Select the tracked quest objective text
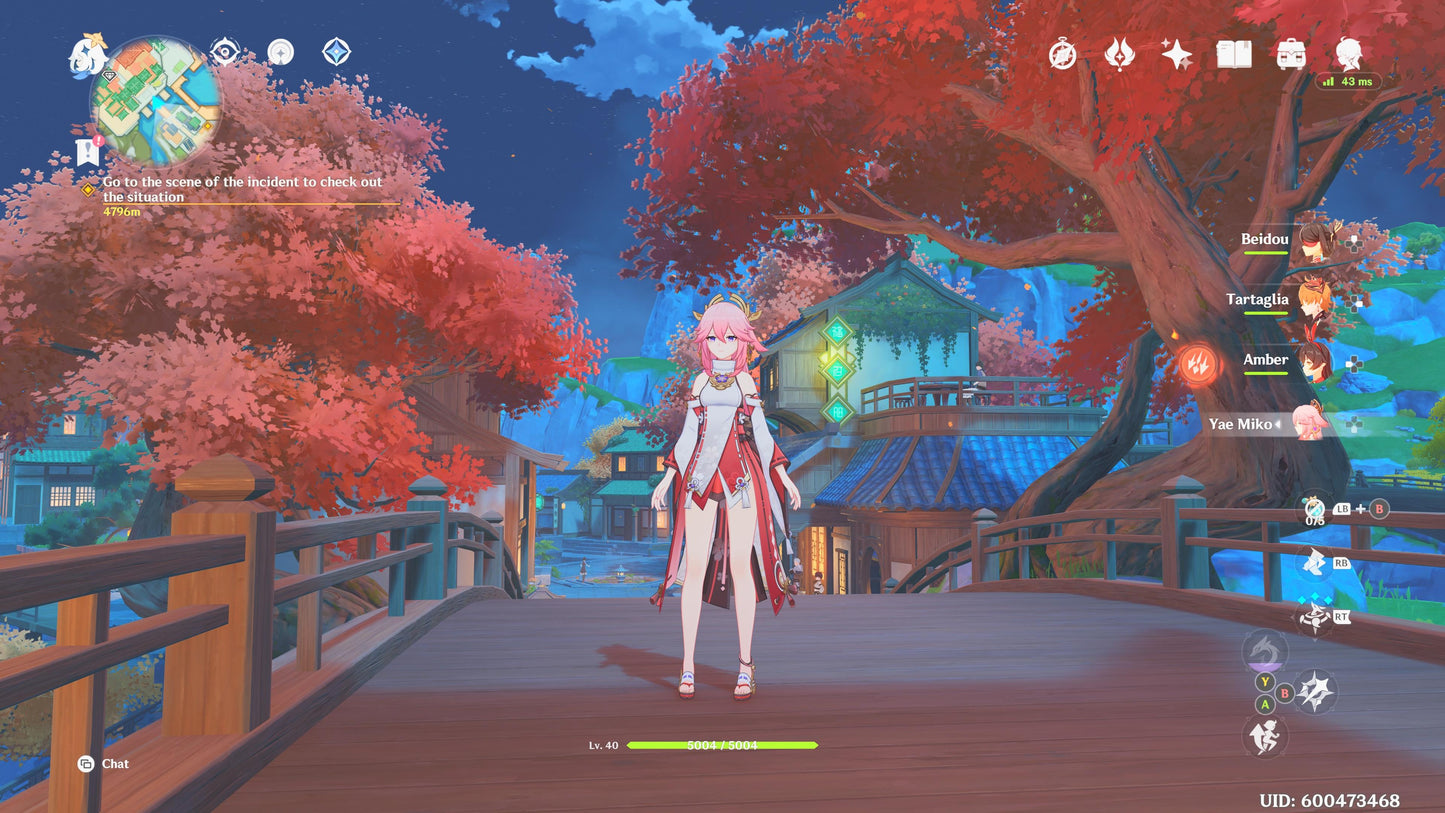The image size is (1445, 813). 242,189
